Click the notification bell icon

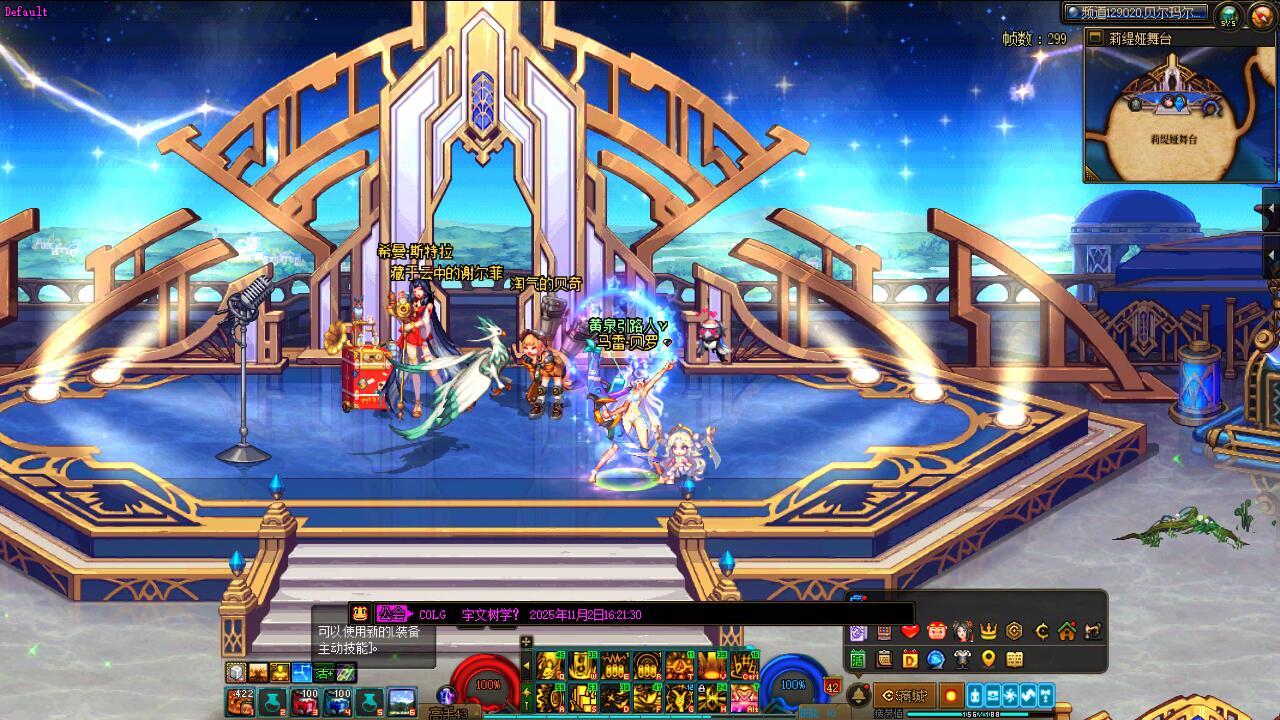pos(857,695)
